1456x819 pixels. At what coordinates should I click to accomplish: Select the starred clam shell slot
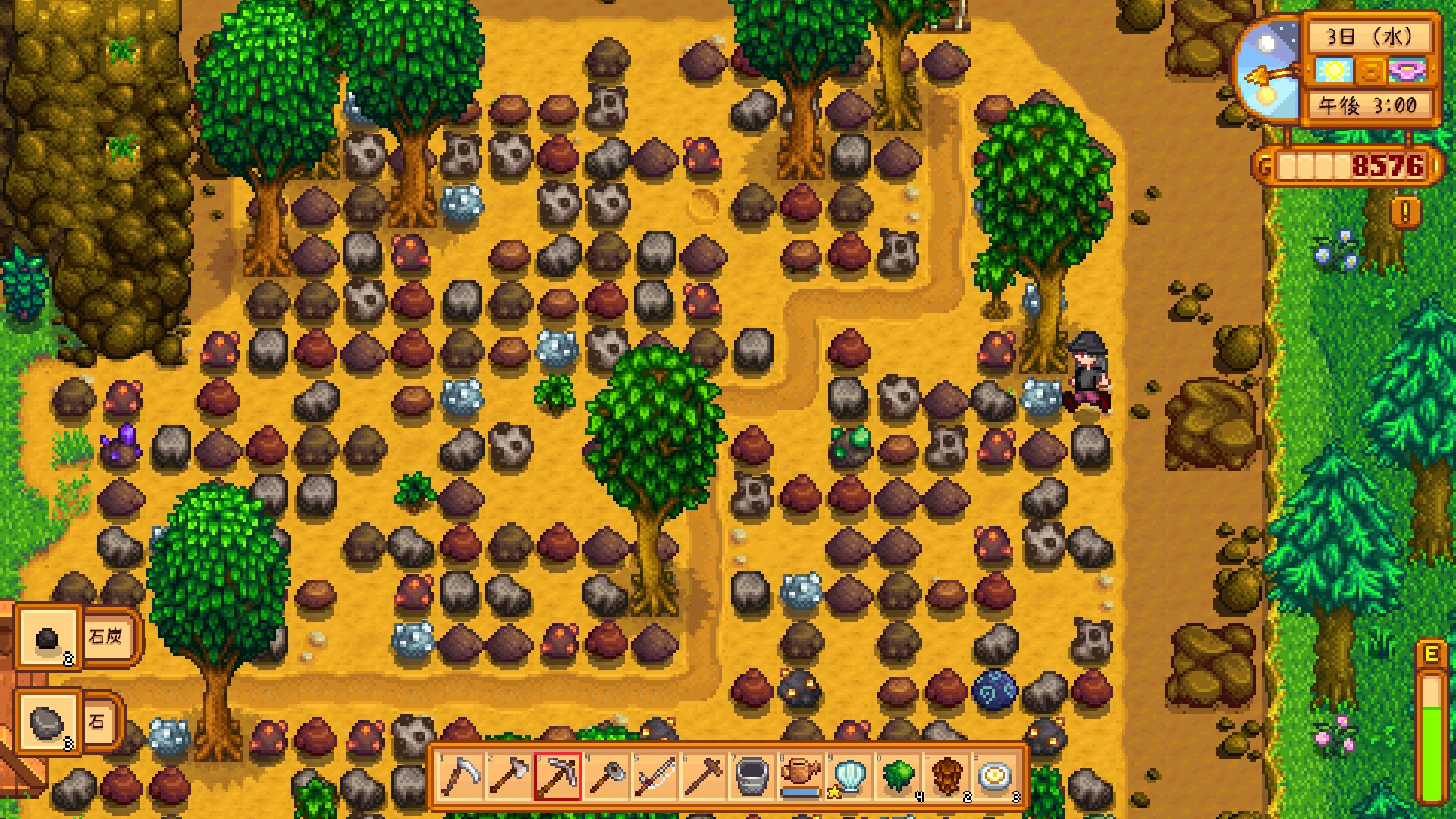[x=849, y=777]
